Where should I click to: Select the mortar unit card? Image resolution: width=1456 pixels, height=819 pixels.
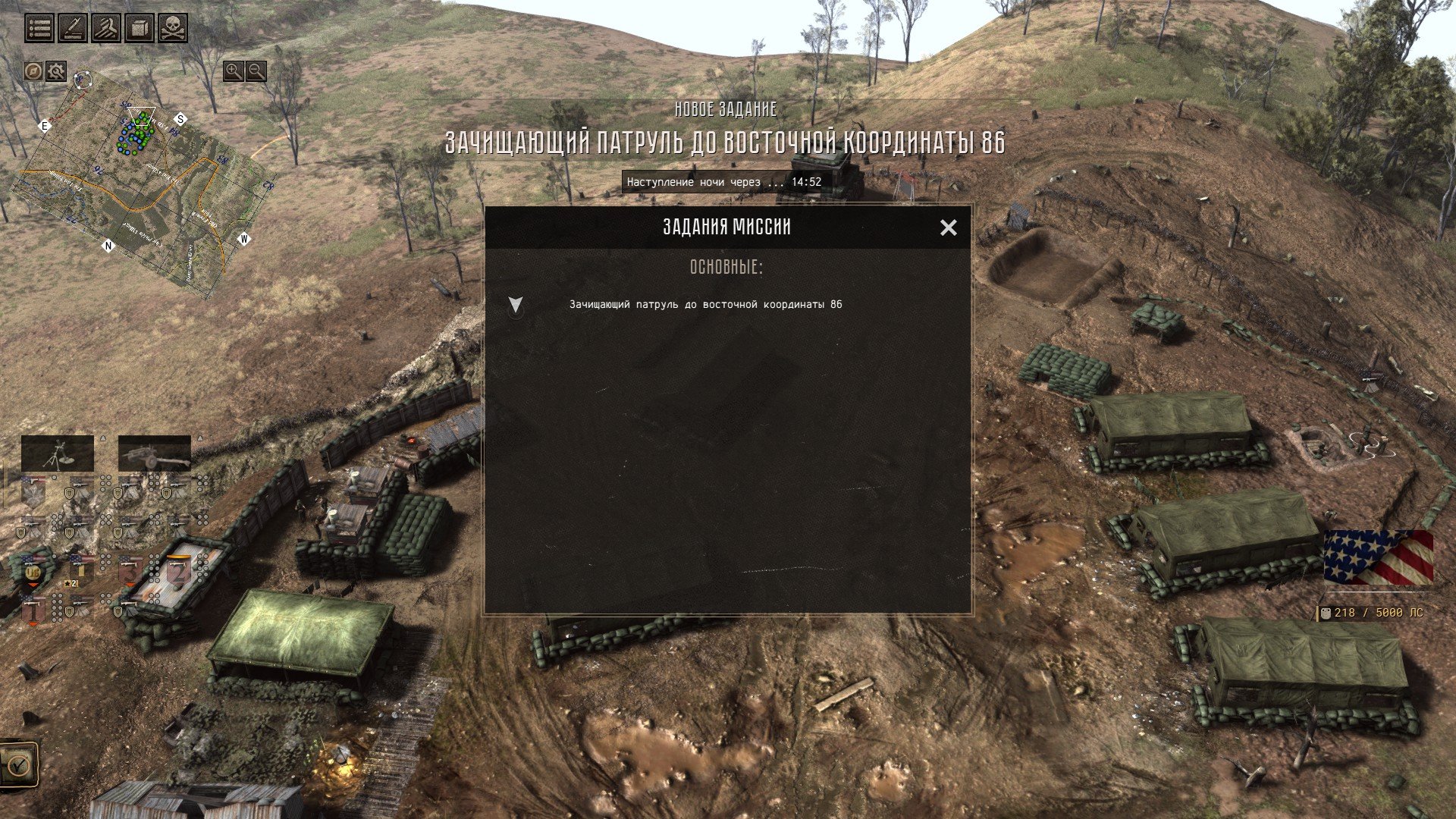58,453
